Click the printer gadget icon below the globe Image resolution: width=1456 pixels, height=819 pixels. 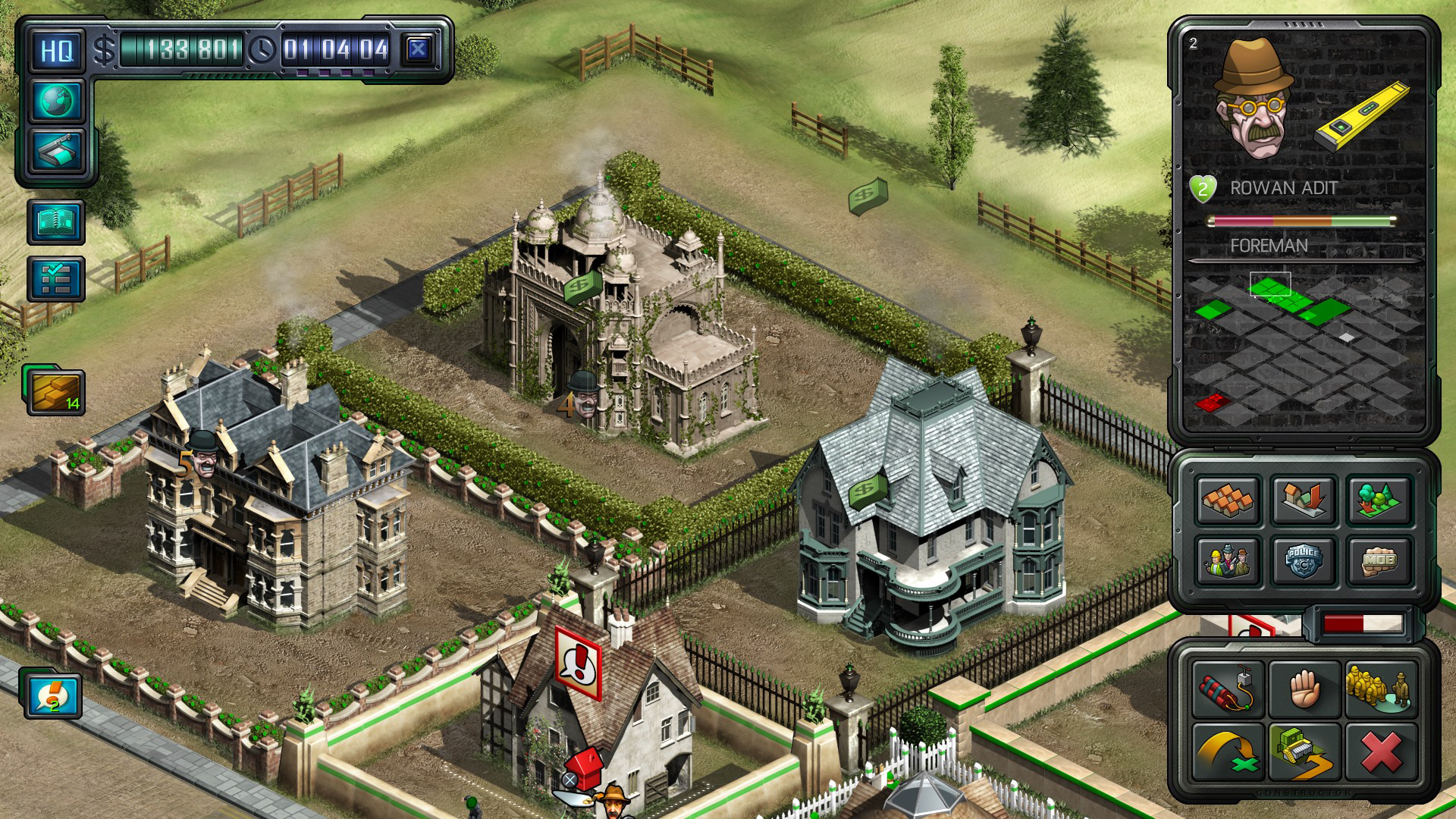57,149
